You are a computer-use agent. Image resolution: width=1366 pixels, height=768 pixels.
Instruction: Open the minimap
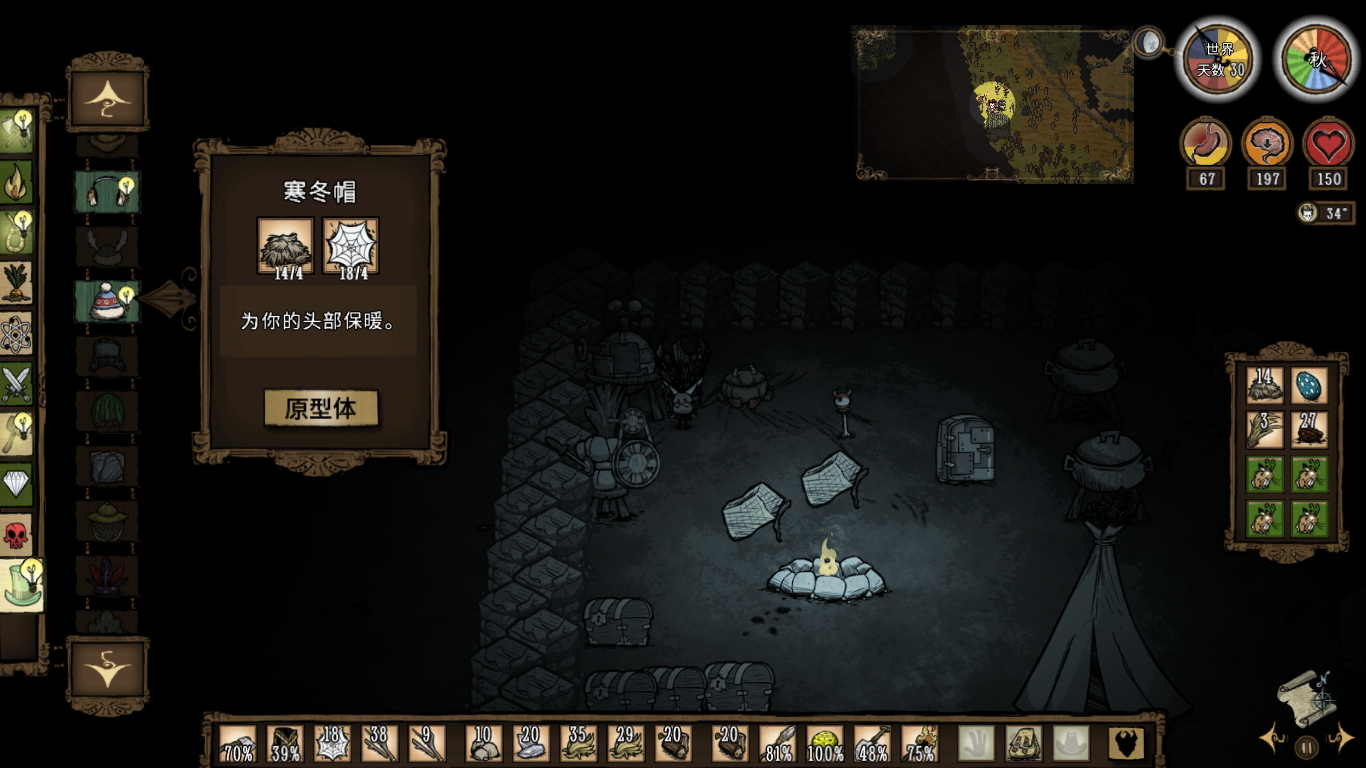coord(994,104)
